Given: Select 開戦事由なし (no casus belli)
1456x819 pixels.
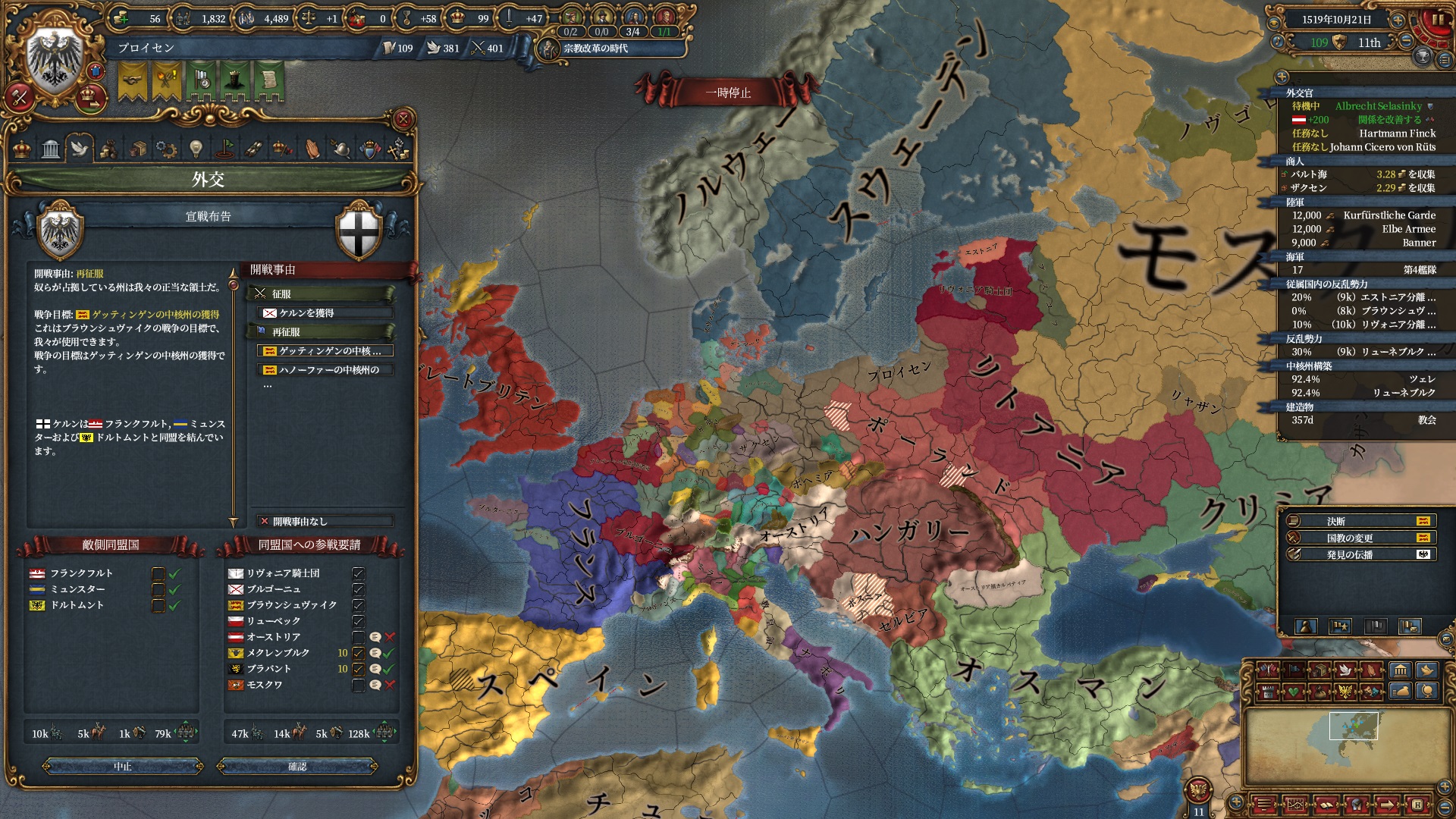Looking at the screenshot, I should click(326, 522).
